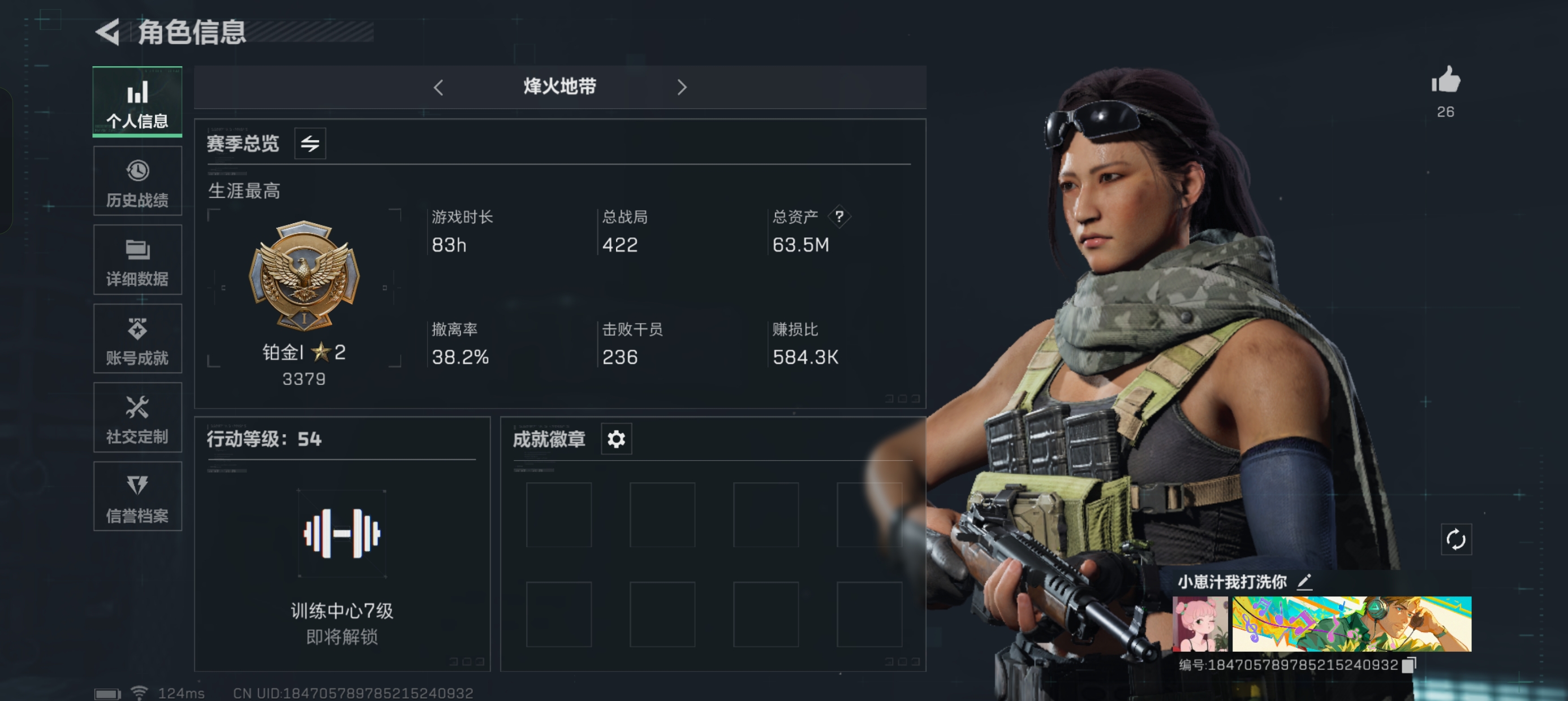1568x701 pixels.
Task: Edit the nickname 小崽汁我打洗你
Action: click(x=1304, y=583)
